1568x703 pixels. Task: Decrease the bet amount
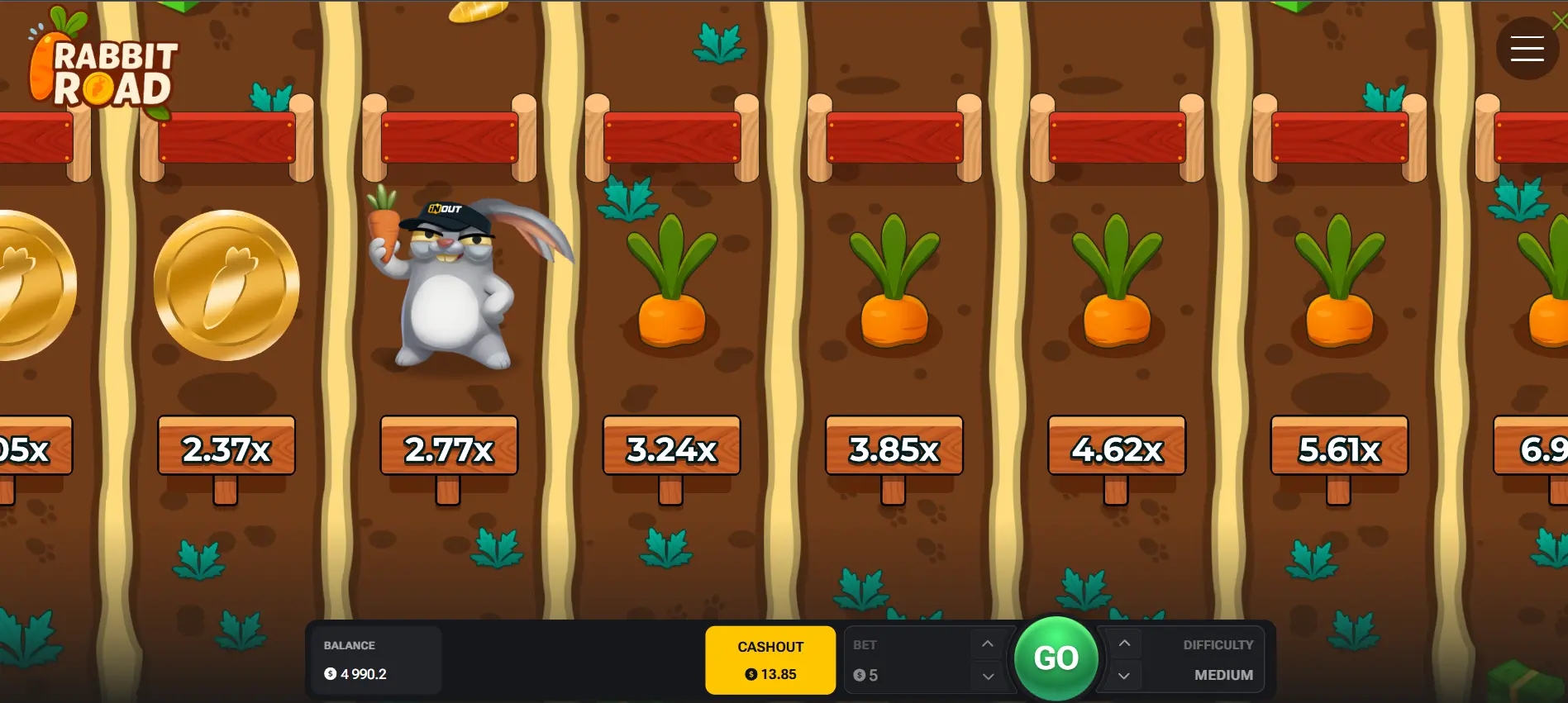(987, 676)
